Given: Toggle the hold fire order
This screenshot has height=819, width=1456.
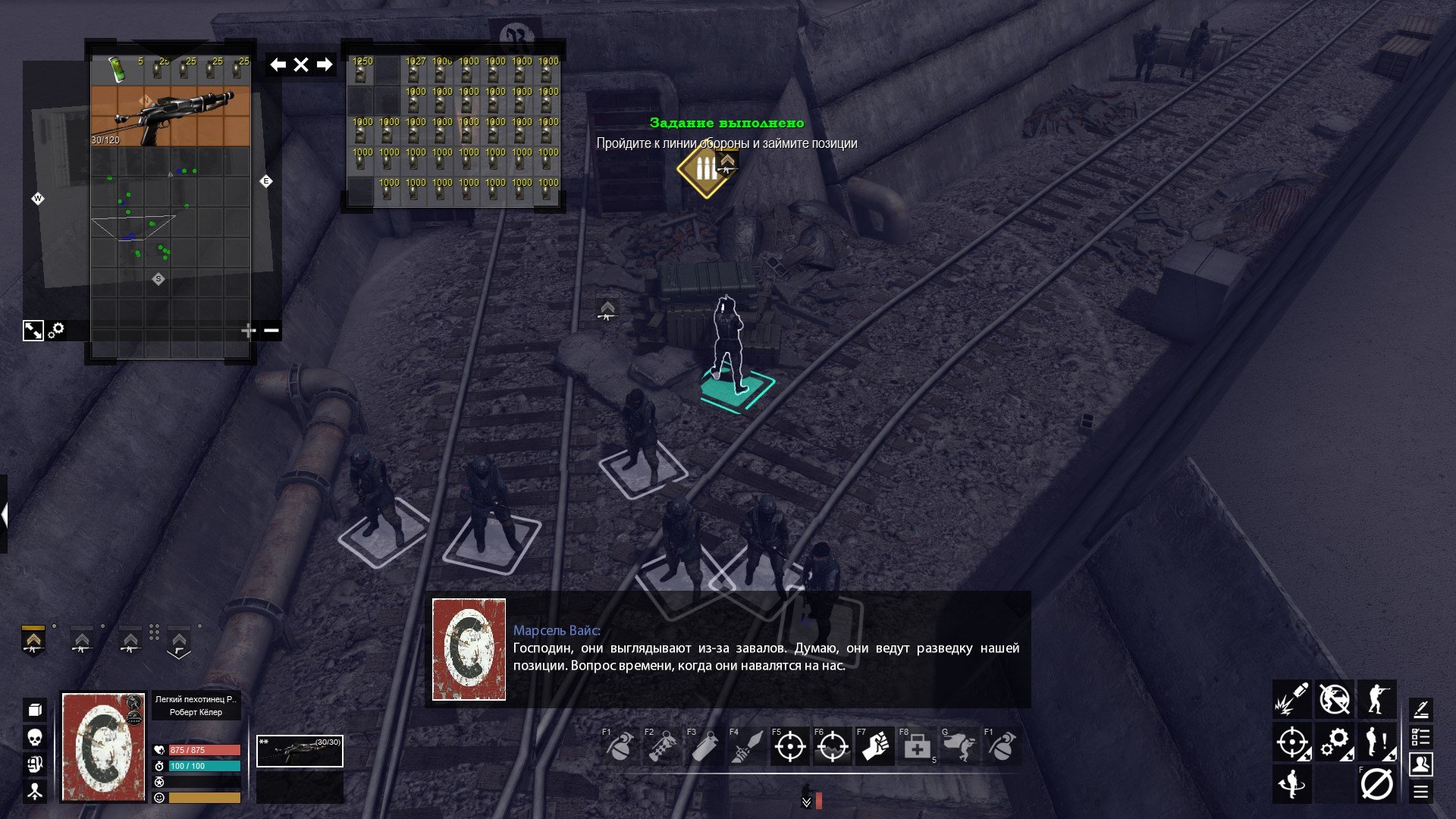Looking at the screenshot, I should tap(1334, 699).
